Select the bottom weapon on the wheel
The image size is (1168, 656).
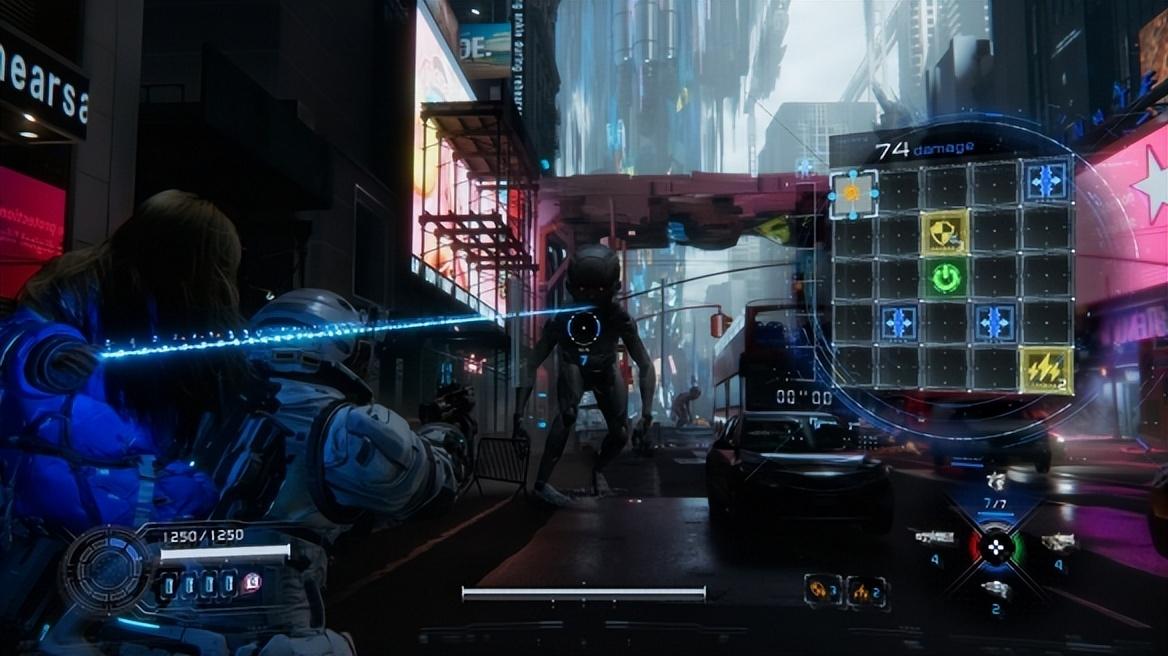995,591
